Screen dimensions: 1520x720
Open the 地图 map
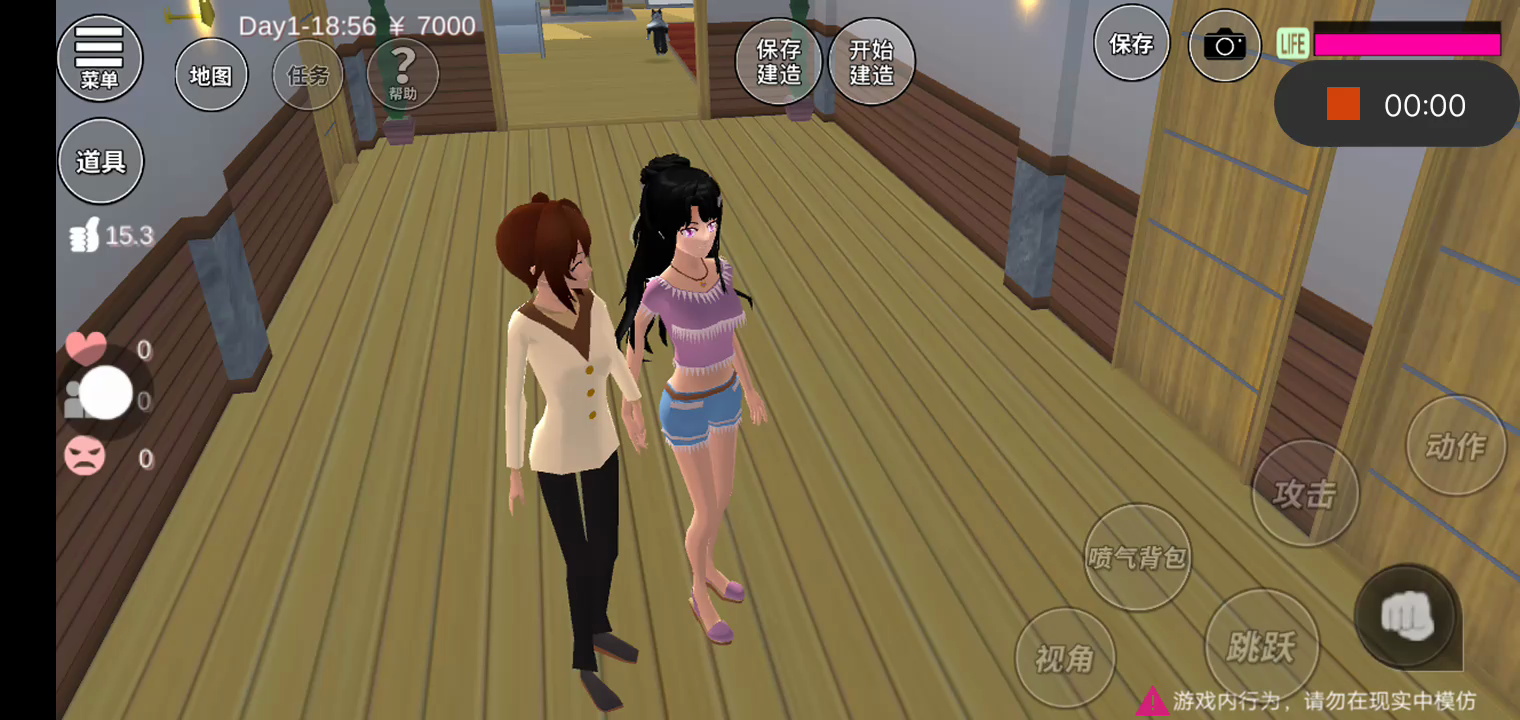coord(211,75)
